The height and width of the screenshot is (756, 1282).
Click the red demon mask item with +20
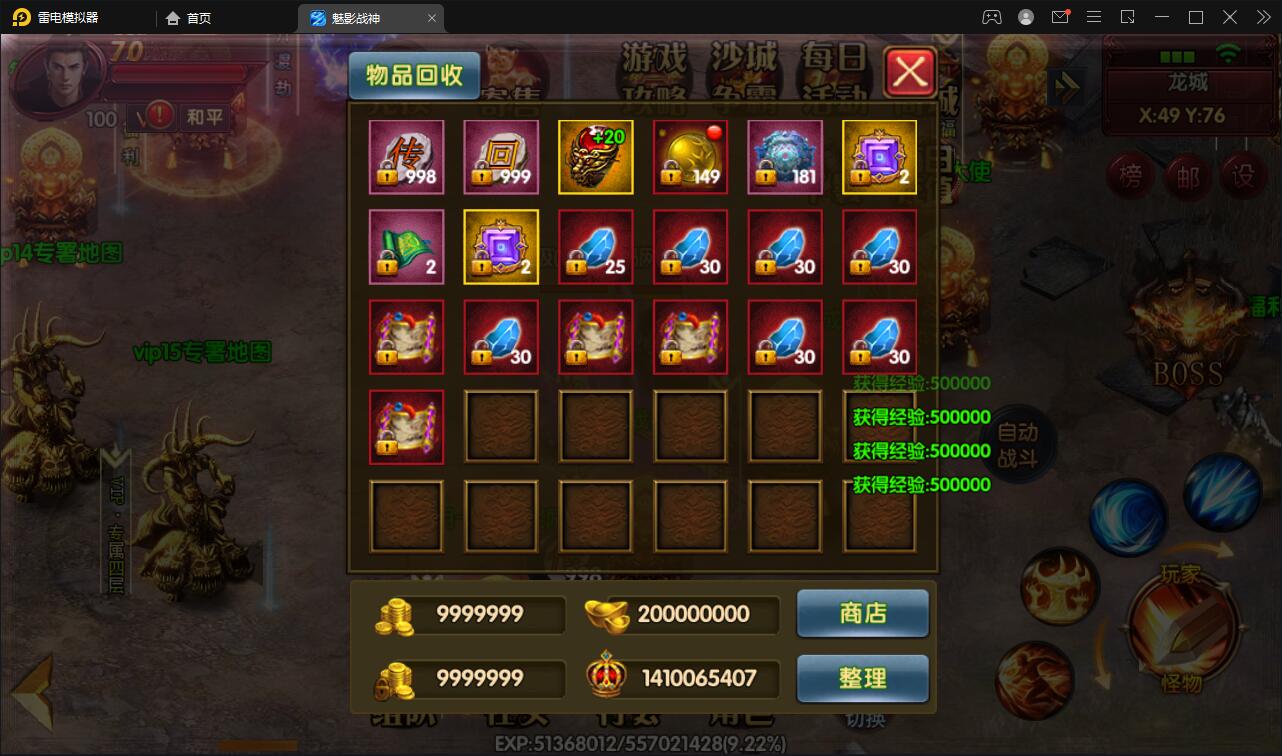point(595,156)
